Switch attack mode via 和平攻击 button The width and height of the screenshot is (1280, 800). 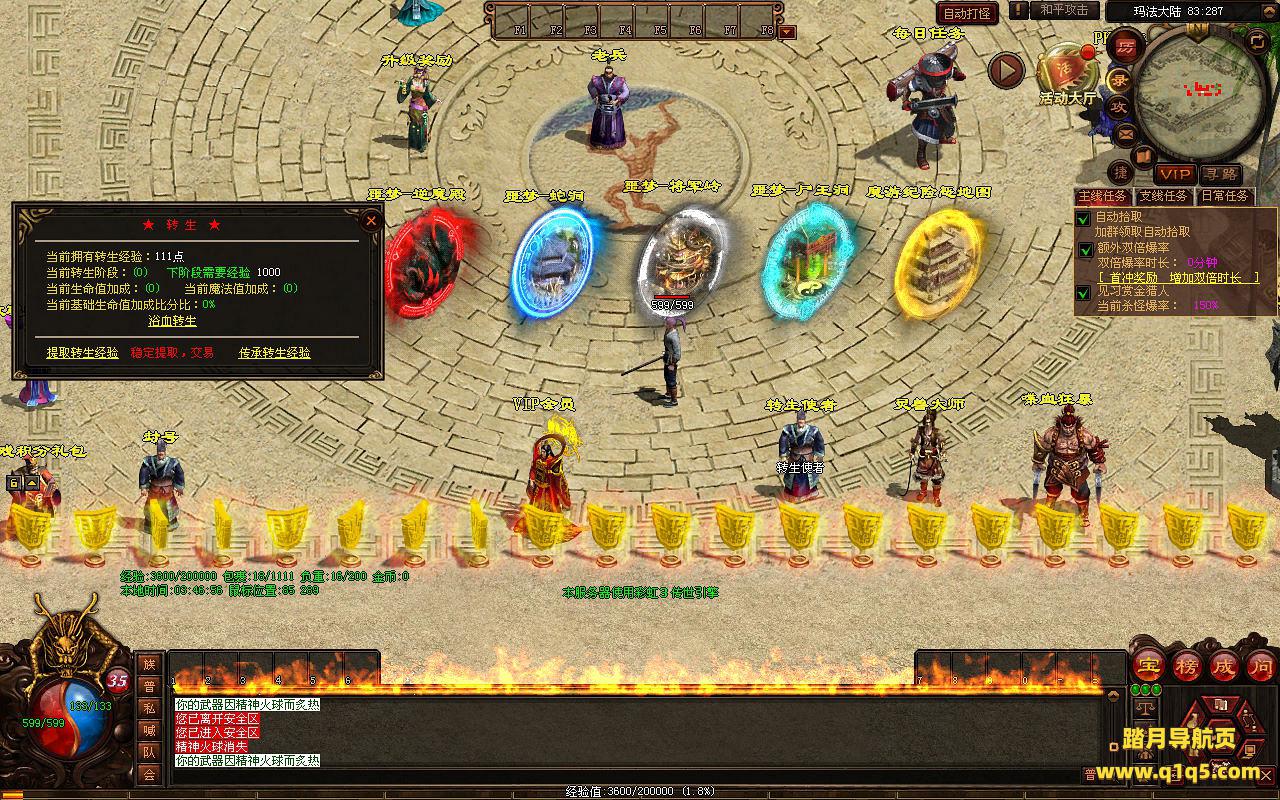pyautogui.click(x=1063, y=10)
